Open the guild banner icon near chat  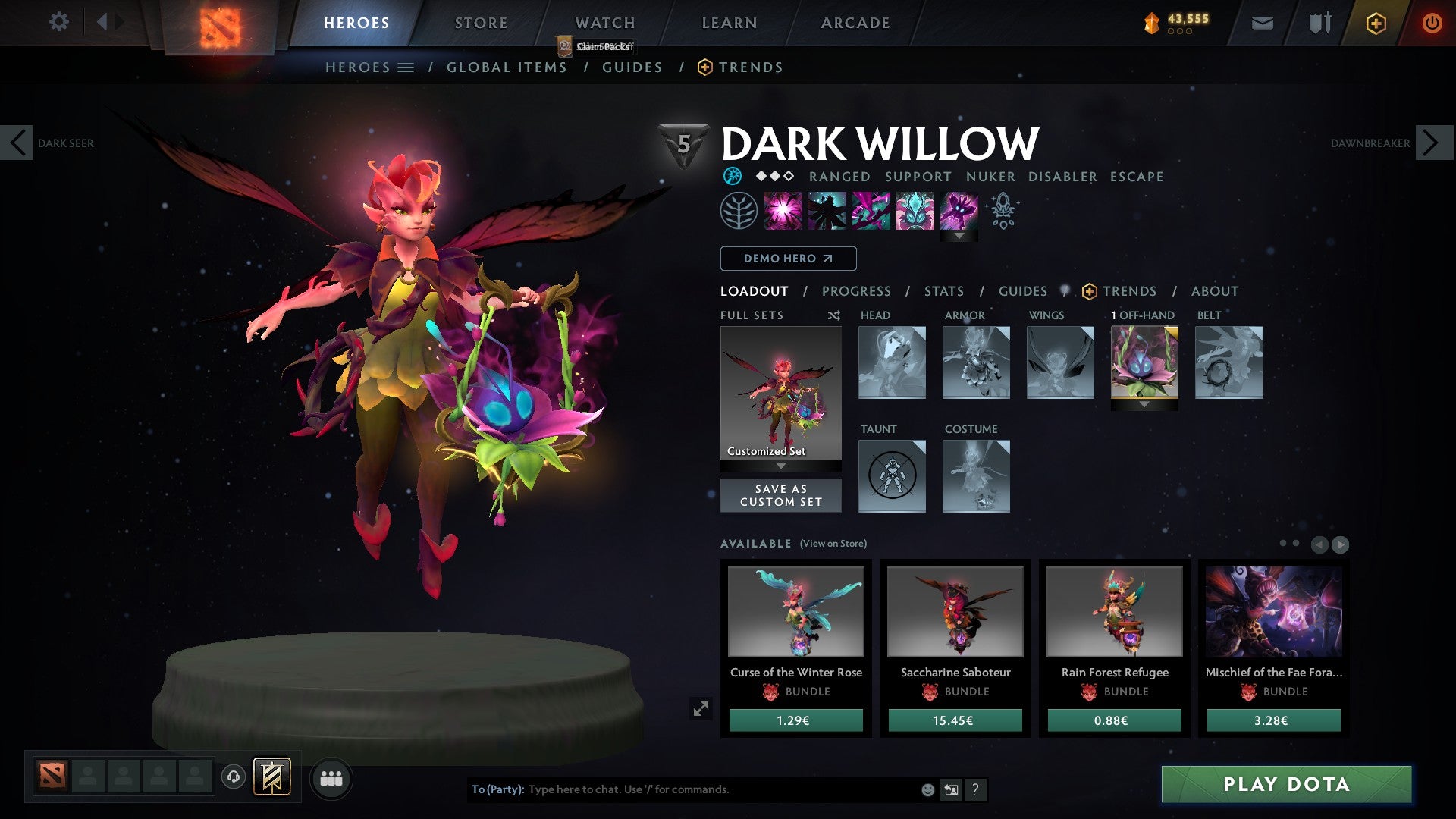tap(274, 777)
